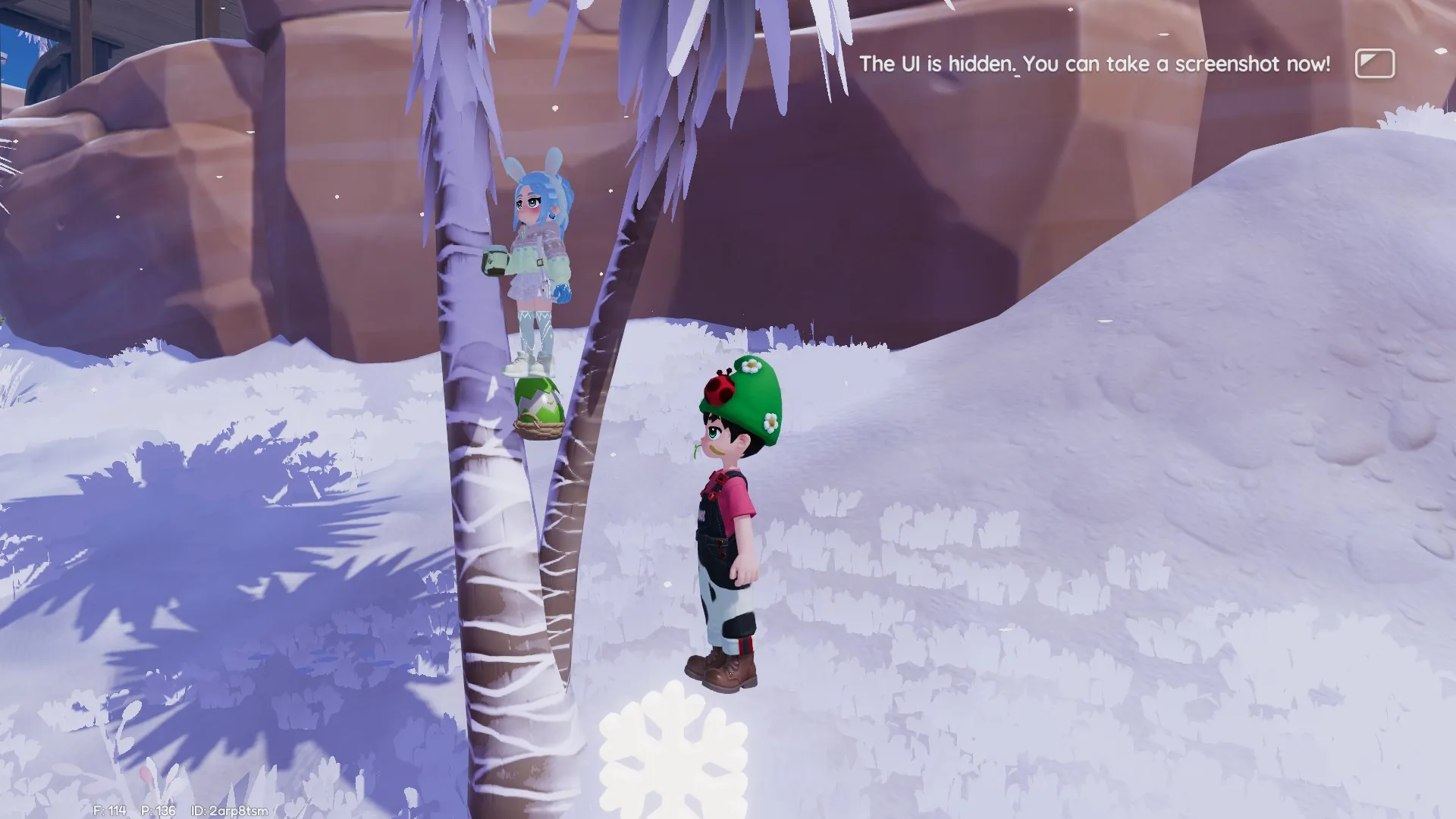Click the green jar the bunny girl holds
Screen dimensions: 1456x819
pos(494,262)
